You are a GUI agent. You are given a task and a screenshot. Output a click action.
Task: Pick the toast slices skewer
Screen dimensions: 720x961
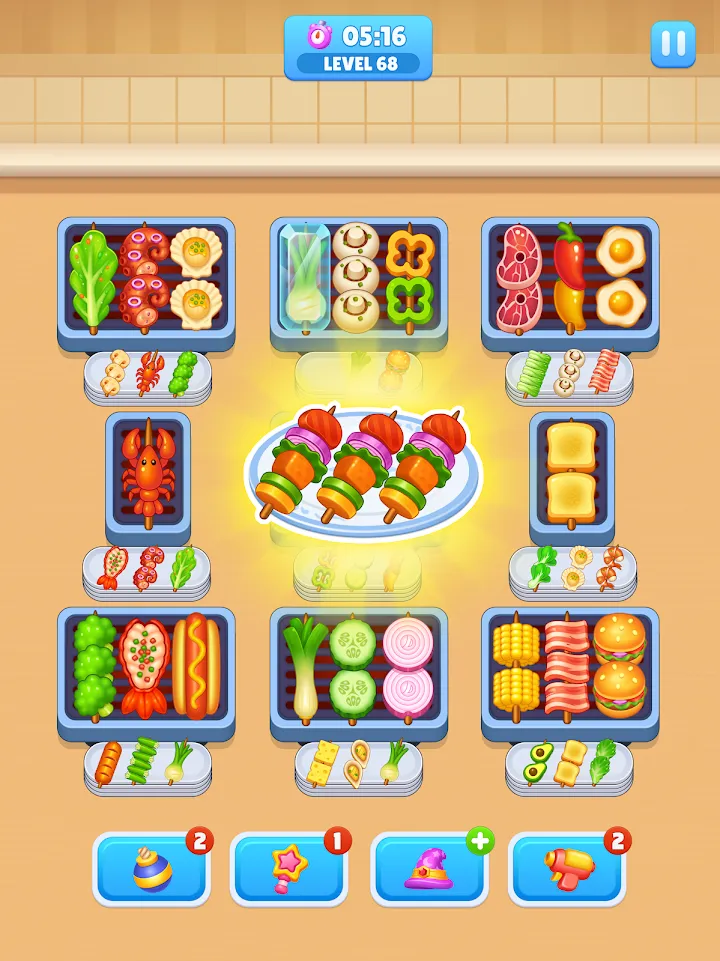click(x=571, y=471)
